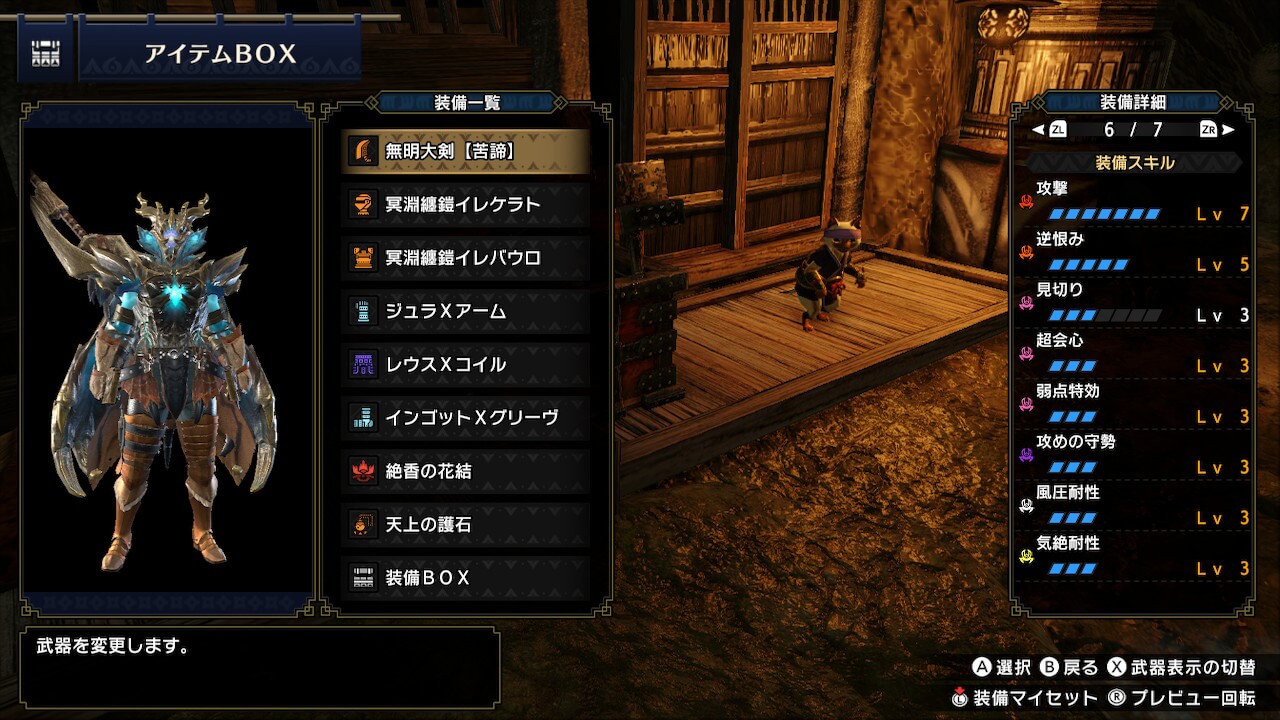Select the 弱点特効 skill row
Viewport: 1280px width, 720px height.
pos(1134,404)
